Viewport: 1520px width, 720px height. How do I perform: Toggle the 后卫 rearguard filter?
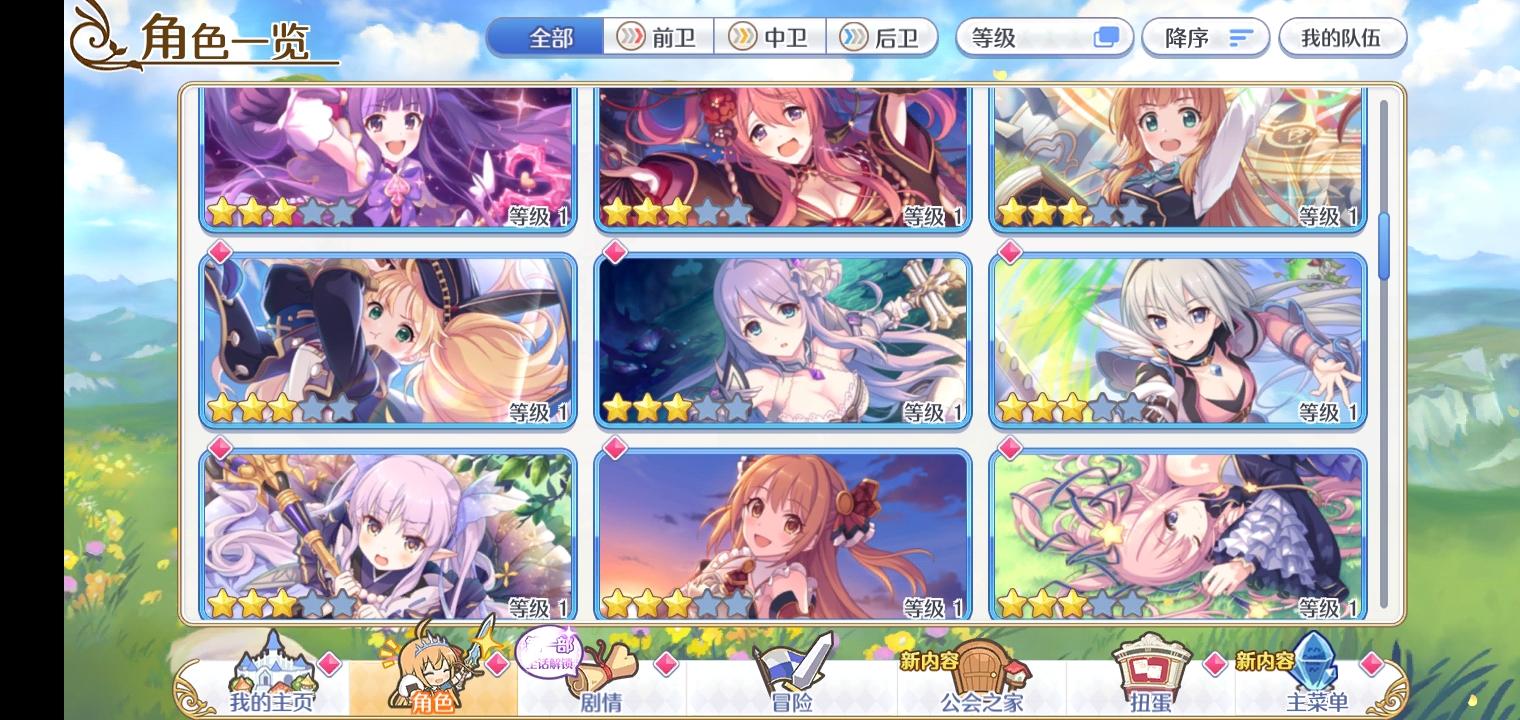click(x=885, y=37)
